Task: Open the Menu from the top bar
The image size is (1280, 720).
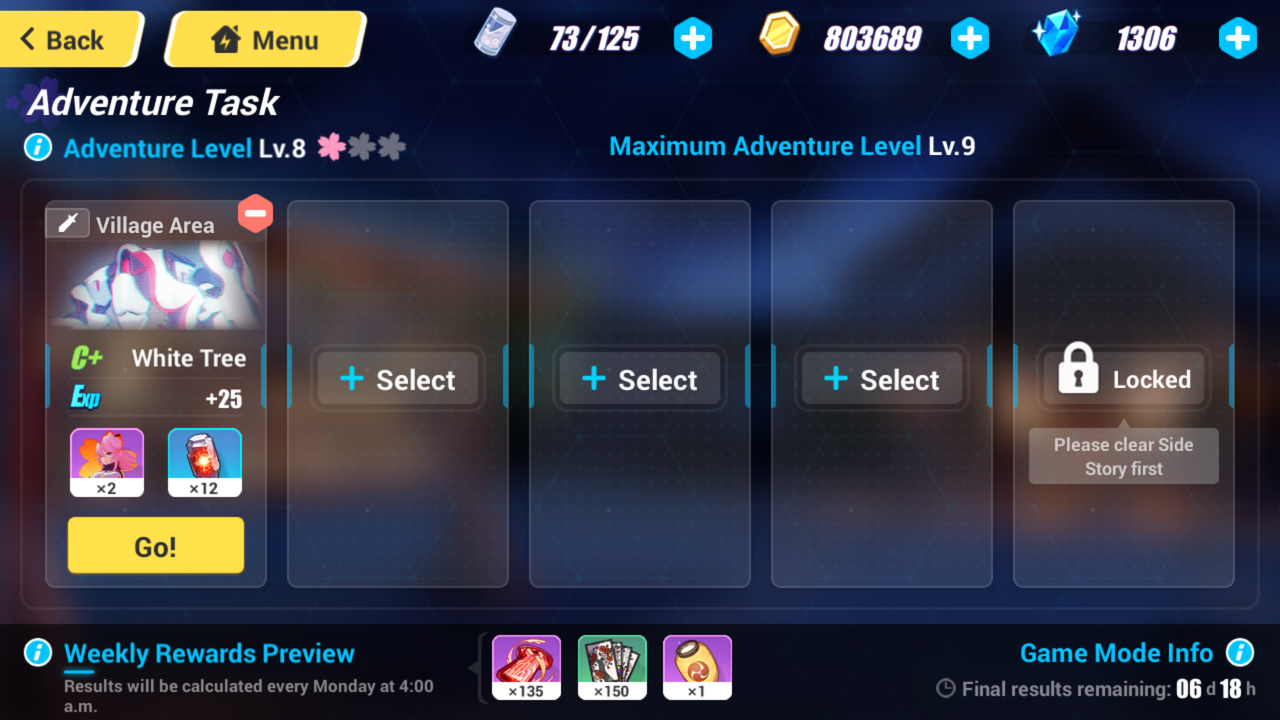Action: 265,39
